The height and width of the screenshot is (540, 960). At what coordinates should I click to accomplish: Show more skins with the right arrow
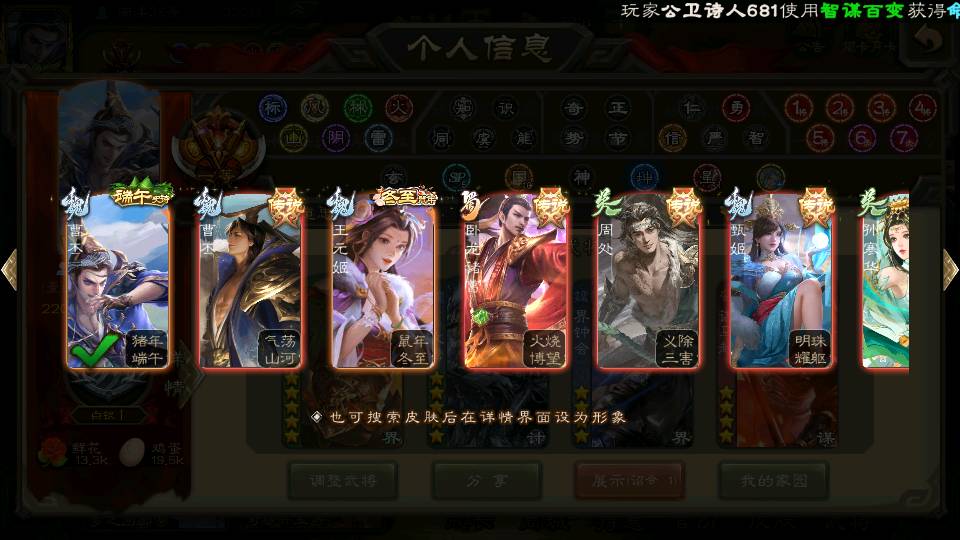coord(949,269)
